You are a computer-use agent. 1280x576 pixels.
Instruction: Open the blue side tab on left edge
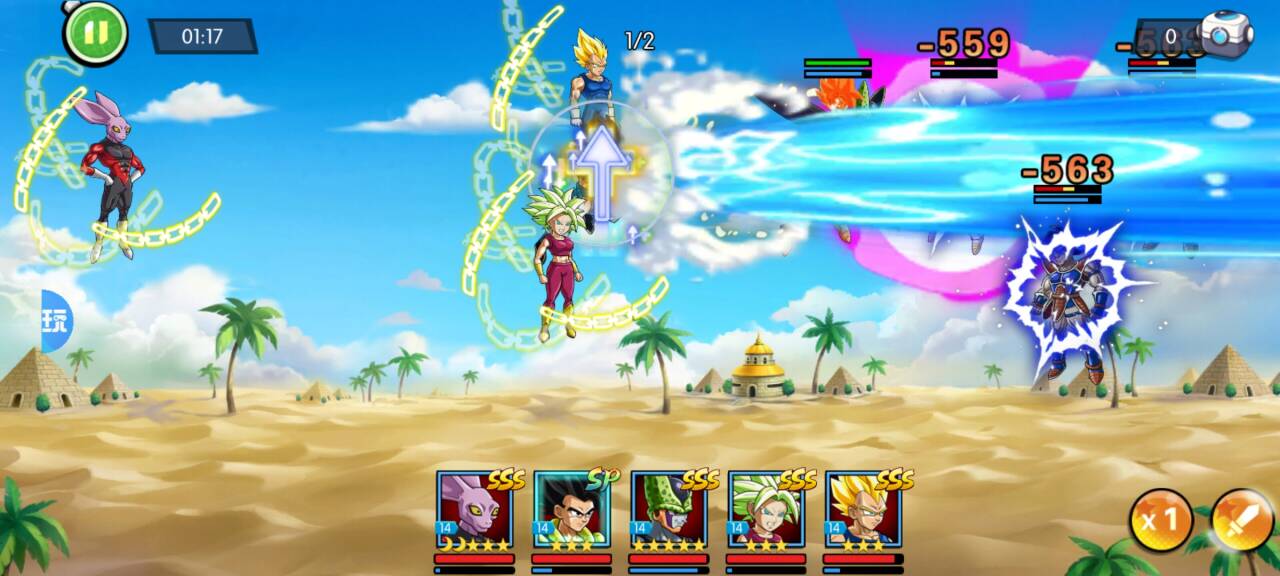[56, 321]
